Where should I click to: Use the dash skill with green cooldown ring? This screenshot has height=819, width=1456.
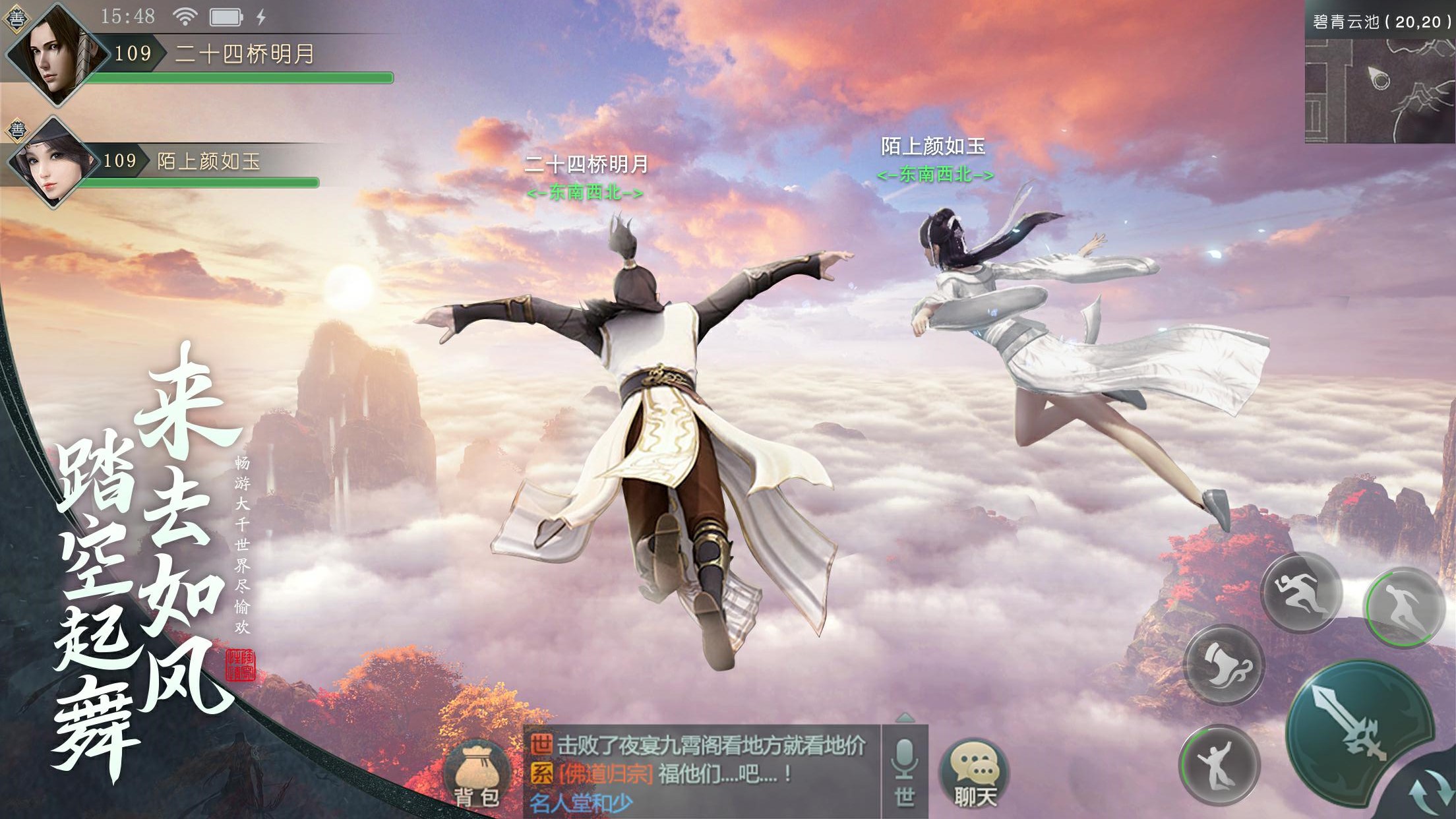point(1403,607)
